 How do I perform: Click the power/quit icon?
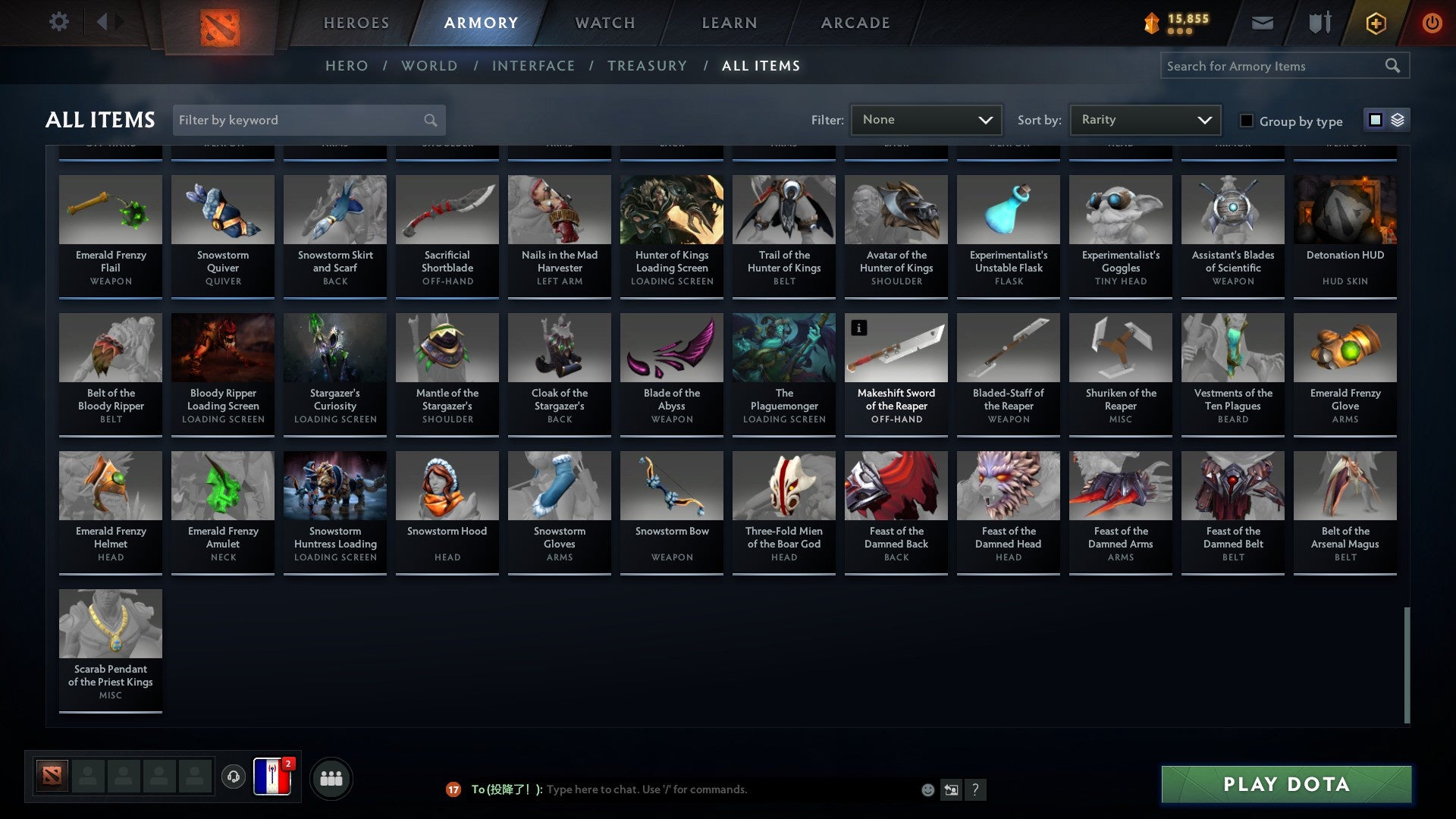tap(1432, 22)
